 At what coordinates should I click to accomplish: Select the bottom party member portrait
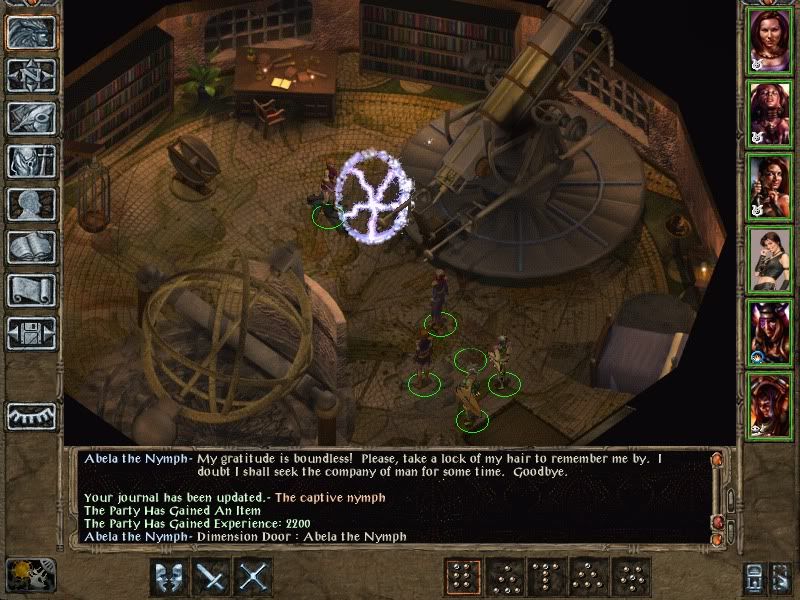768,404
